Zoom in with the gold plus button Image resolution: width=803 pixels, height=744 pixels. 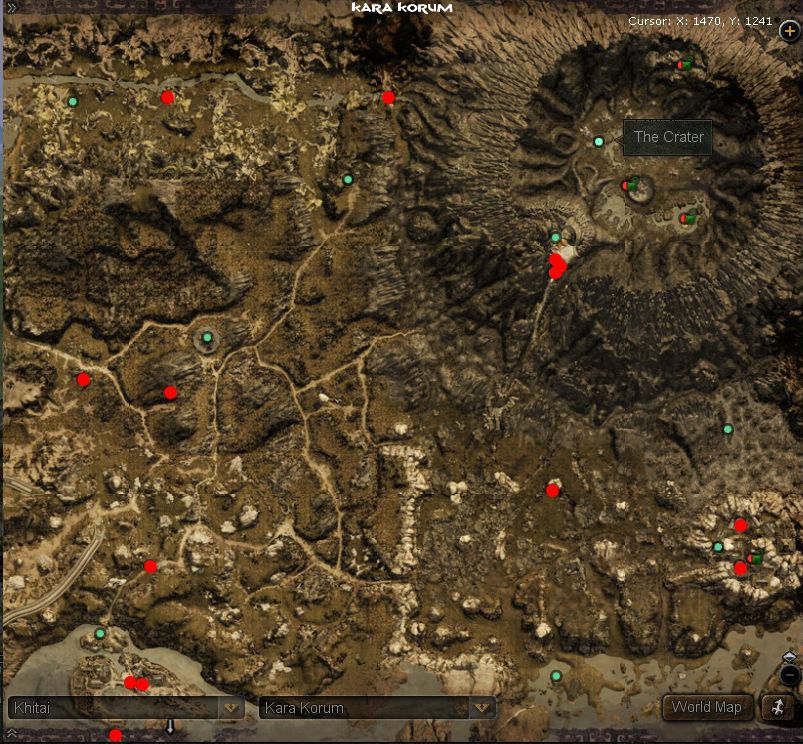pyautogui.click(x=789, y=30)
